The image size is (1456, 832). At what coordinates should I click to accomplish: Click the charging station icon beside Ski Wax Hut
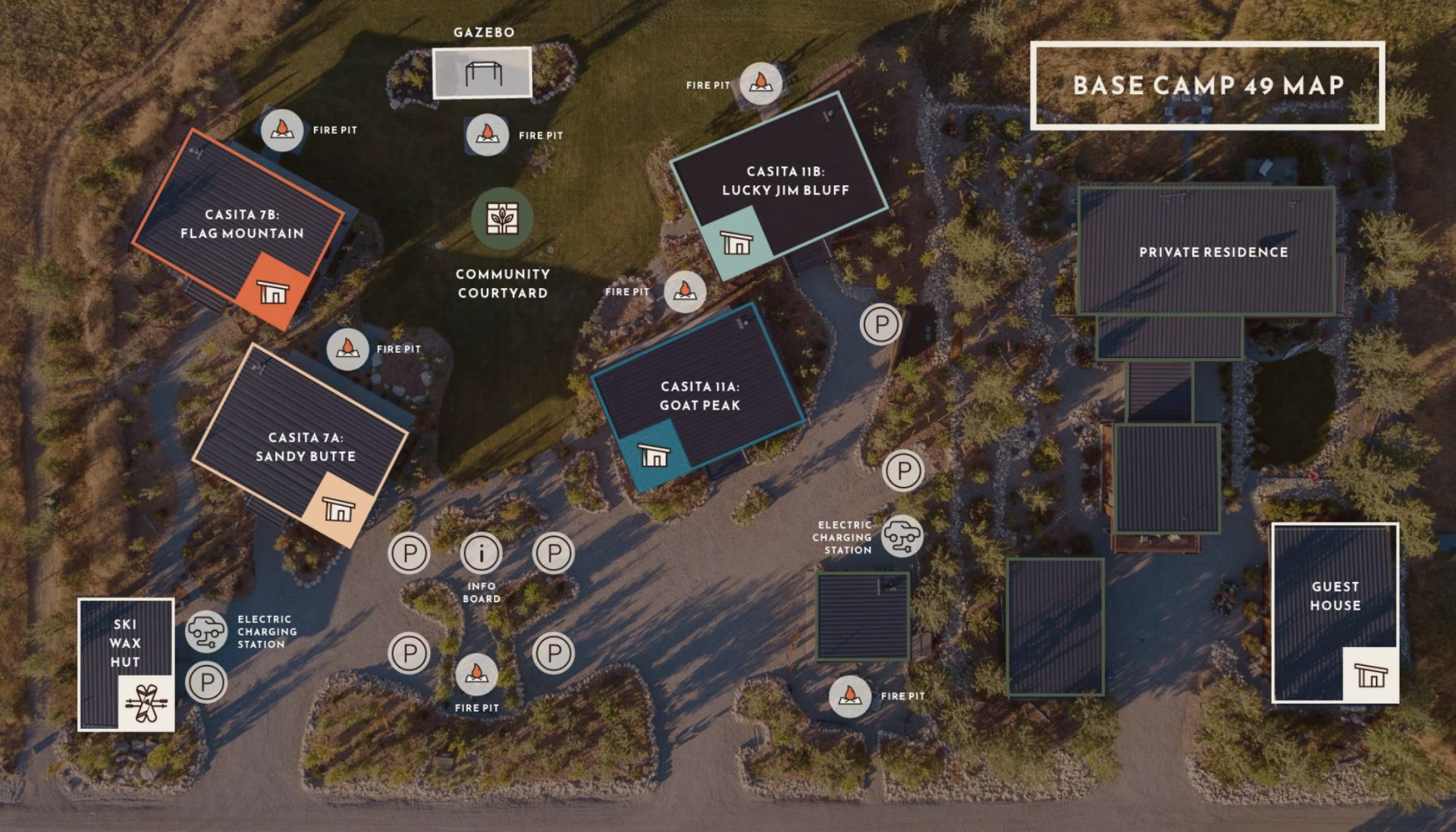point(206,631)
